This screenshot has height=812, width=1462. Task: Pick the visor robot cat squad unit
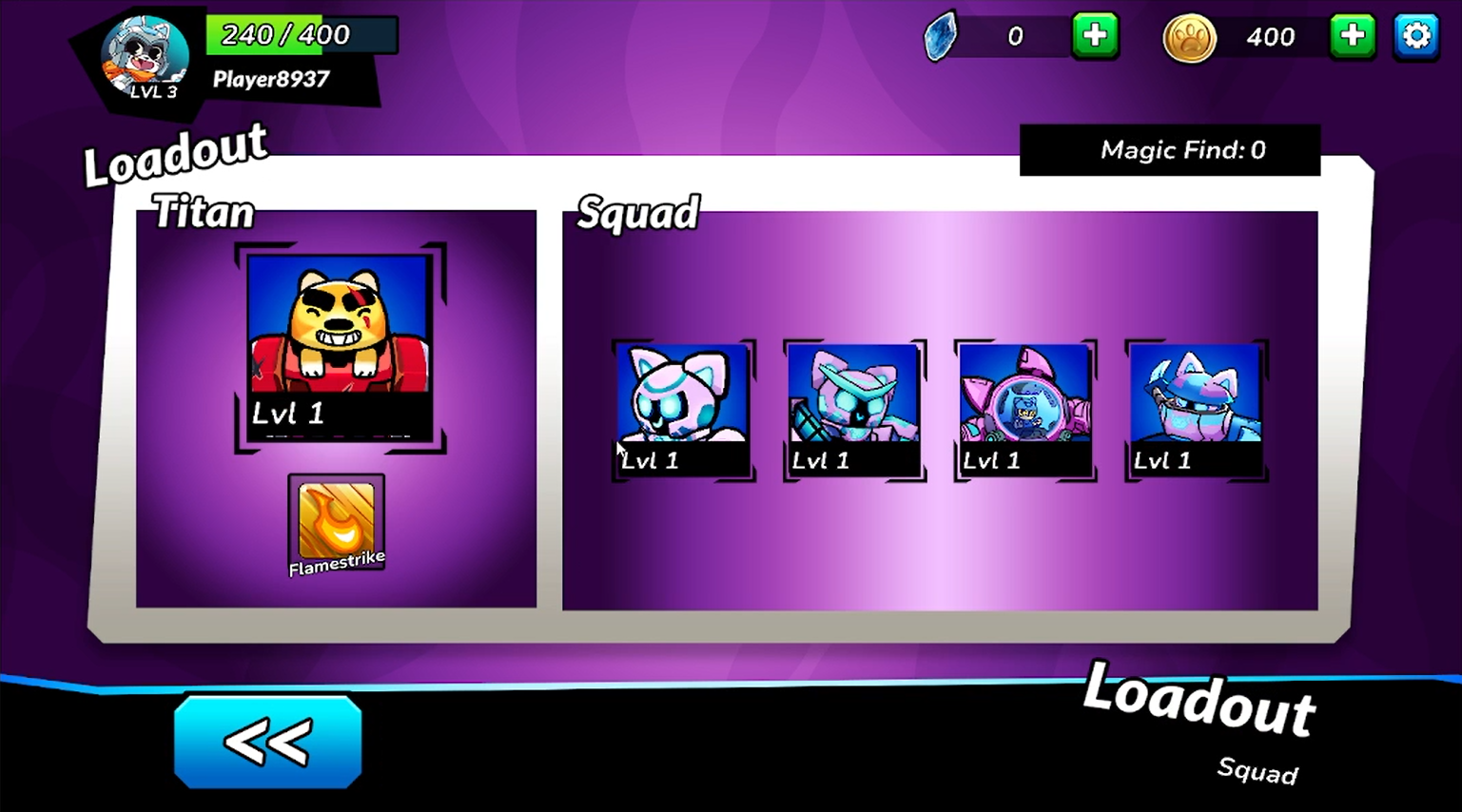(854, 410)
